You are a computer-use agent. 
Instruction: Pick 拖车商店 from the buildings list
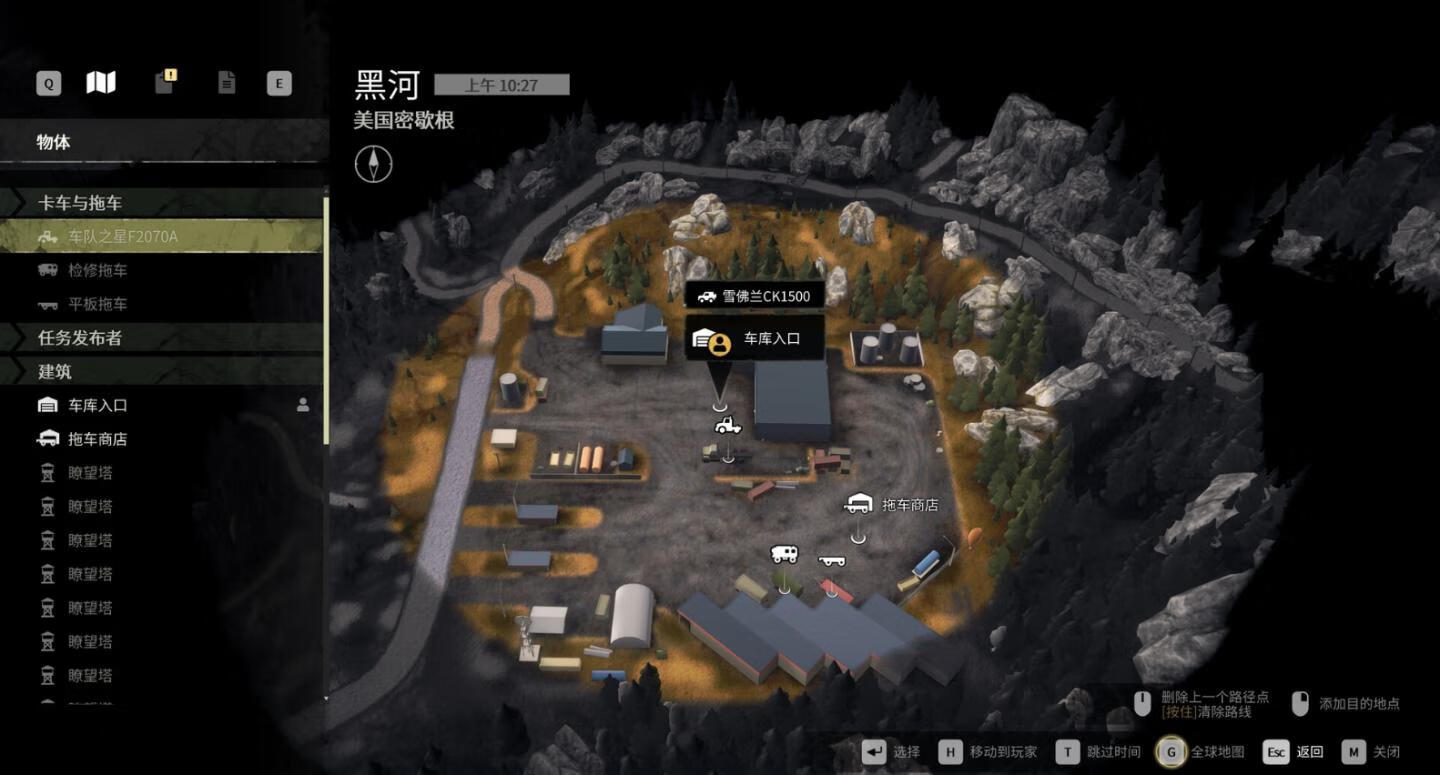97,439
